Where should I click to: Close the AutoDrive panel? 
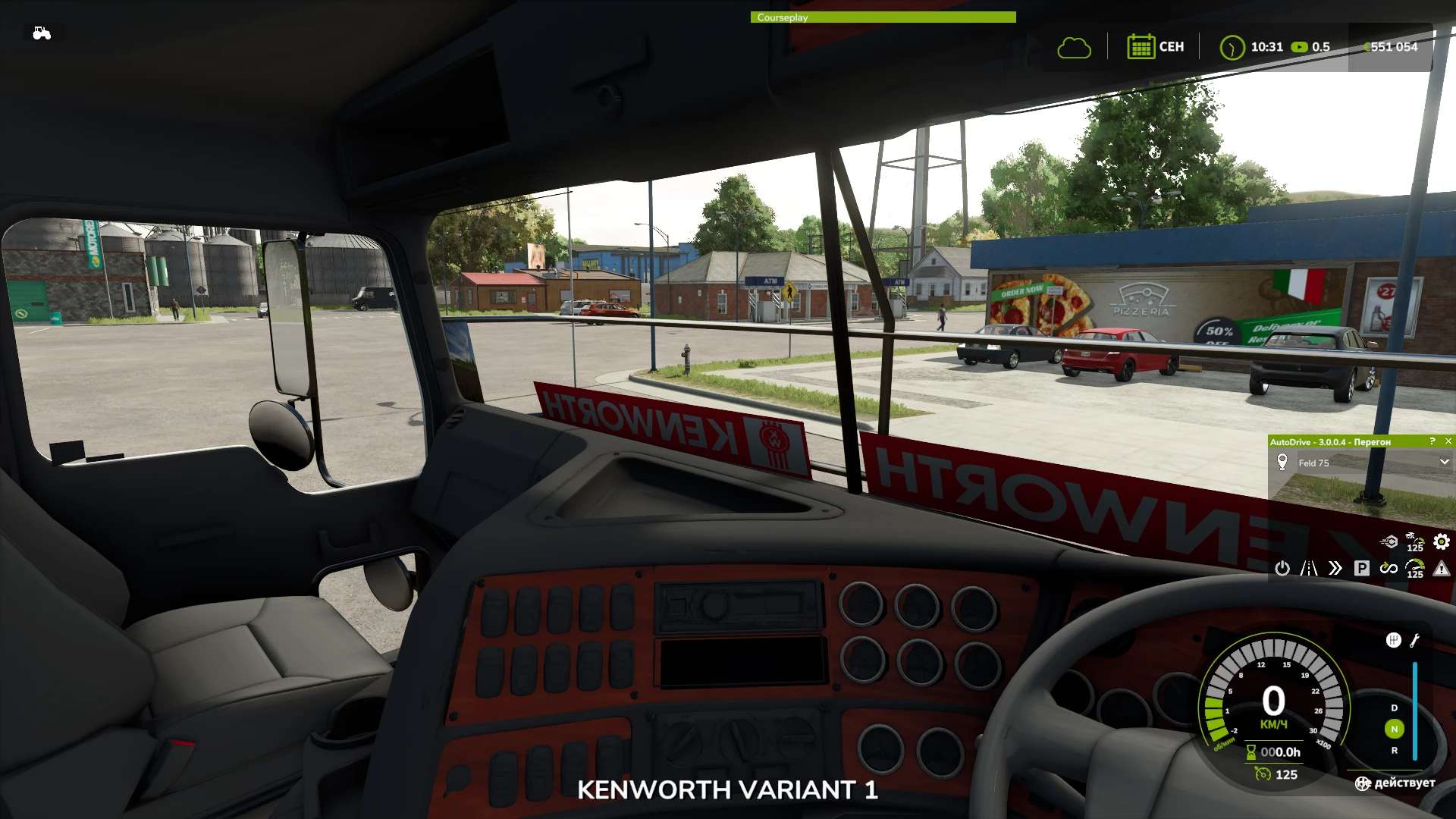pyautogui.click(x=1448, y=441)
